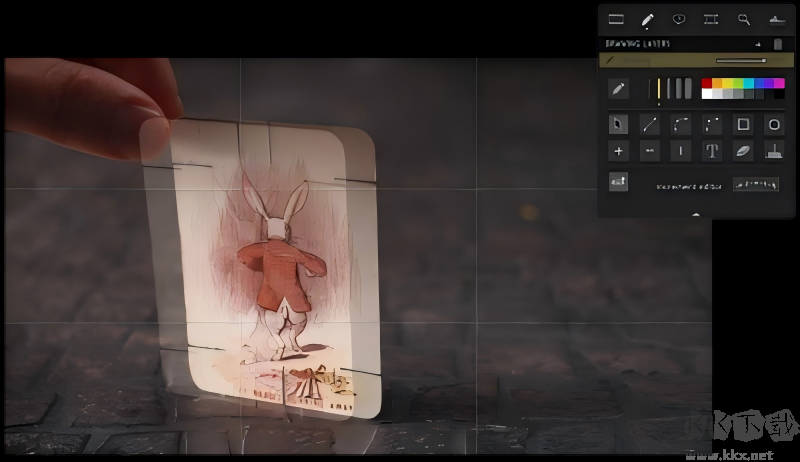
Task: Choose the magenta color swatch
Action: point(778,84)
